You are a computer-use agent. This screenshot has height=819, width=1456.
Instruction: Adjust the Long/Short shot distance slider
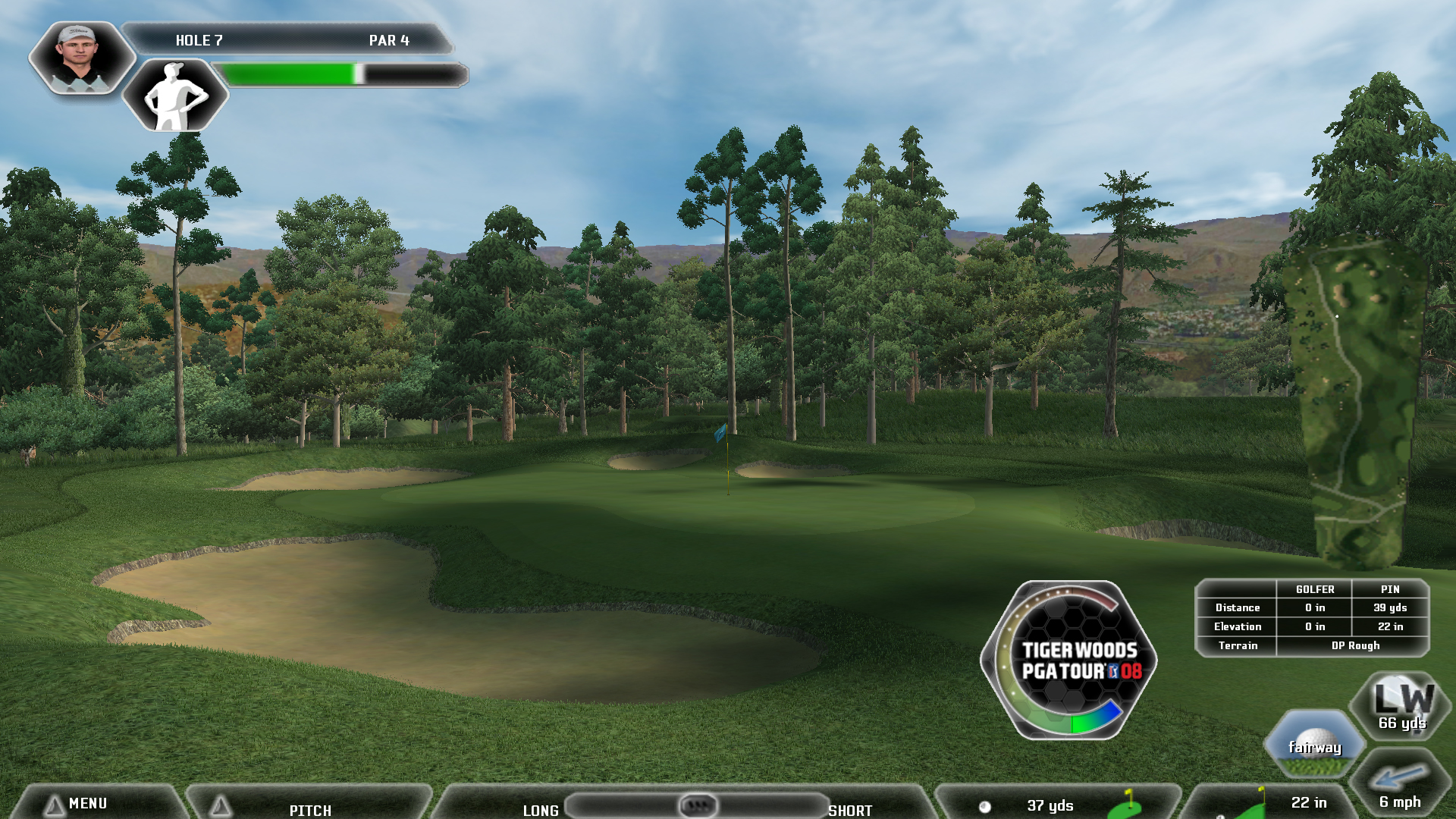[x=698, y=805]
